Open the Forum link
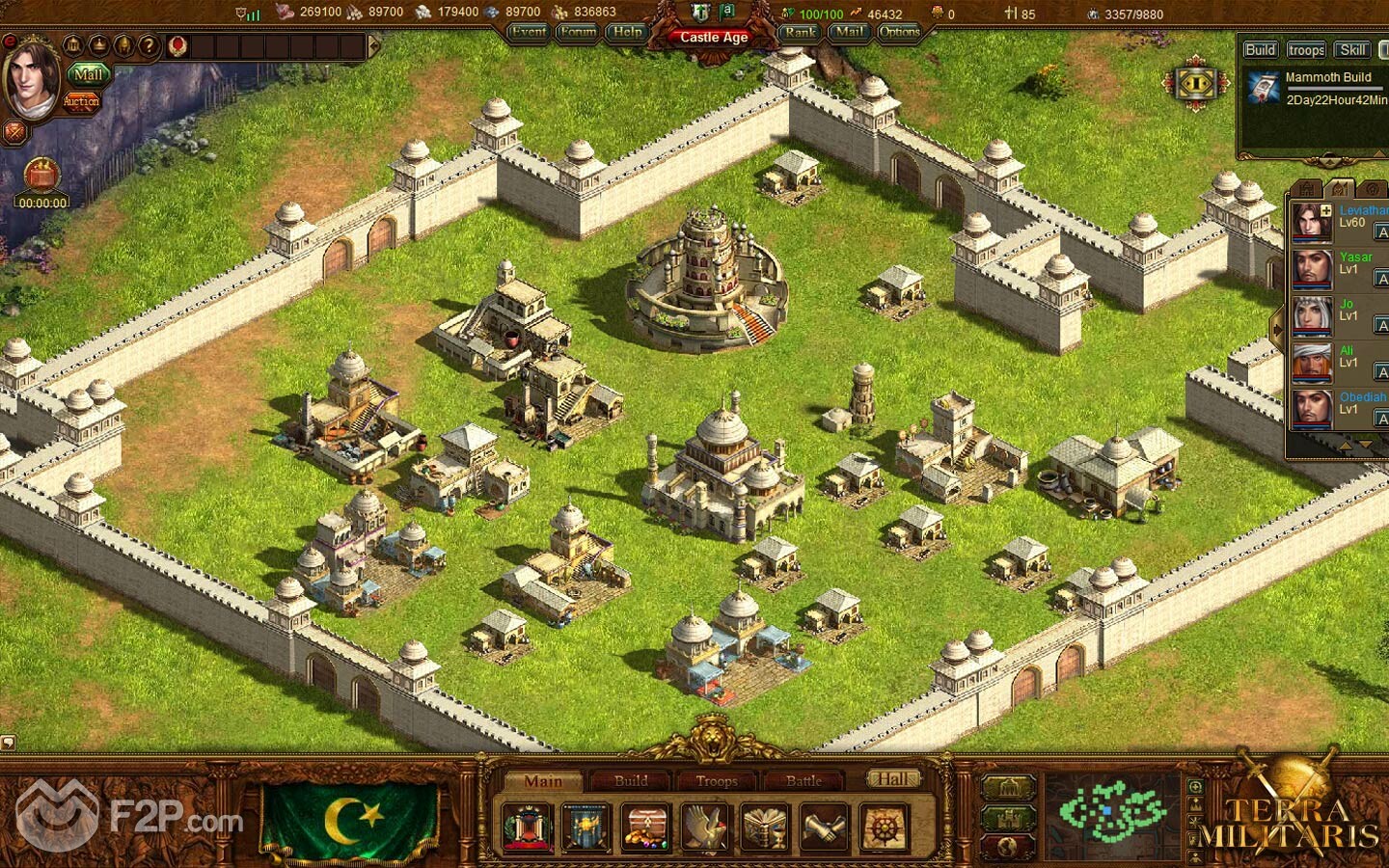 (x=578, y=32)
